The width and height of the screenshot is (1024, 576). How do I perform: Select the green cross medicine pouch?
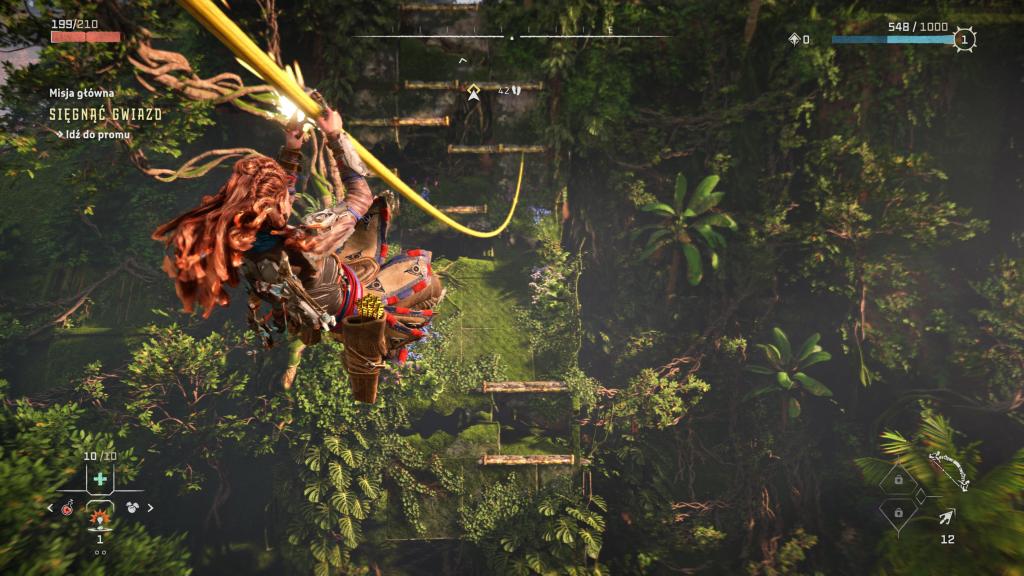[x=100, y=480]
